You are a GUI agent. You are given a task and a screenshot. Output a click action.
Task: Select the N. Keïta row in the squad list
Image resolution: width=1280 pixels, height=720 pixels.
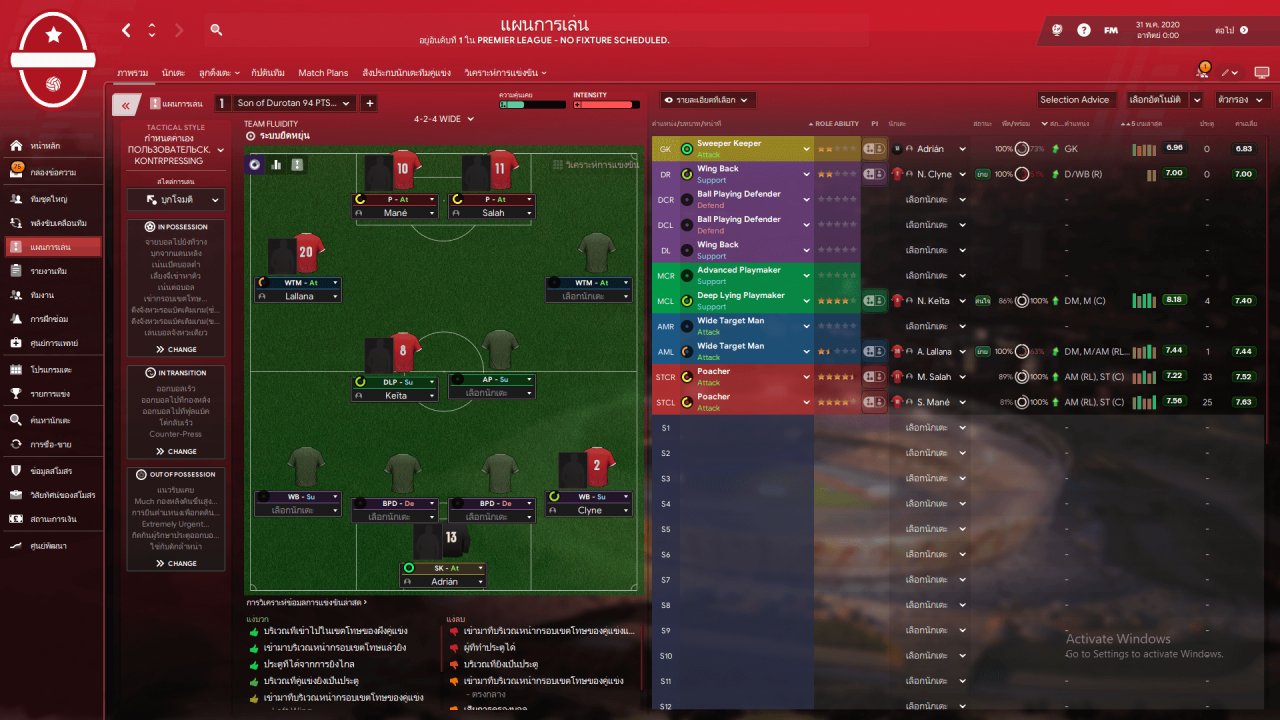pyautogui.click(x=930, y=301)
